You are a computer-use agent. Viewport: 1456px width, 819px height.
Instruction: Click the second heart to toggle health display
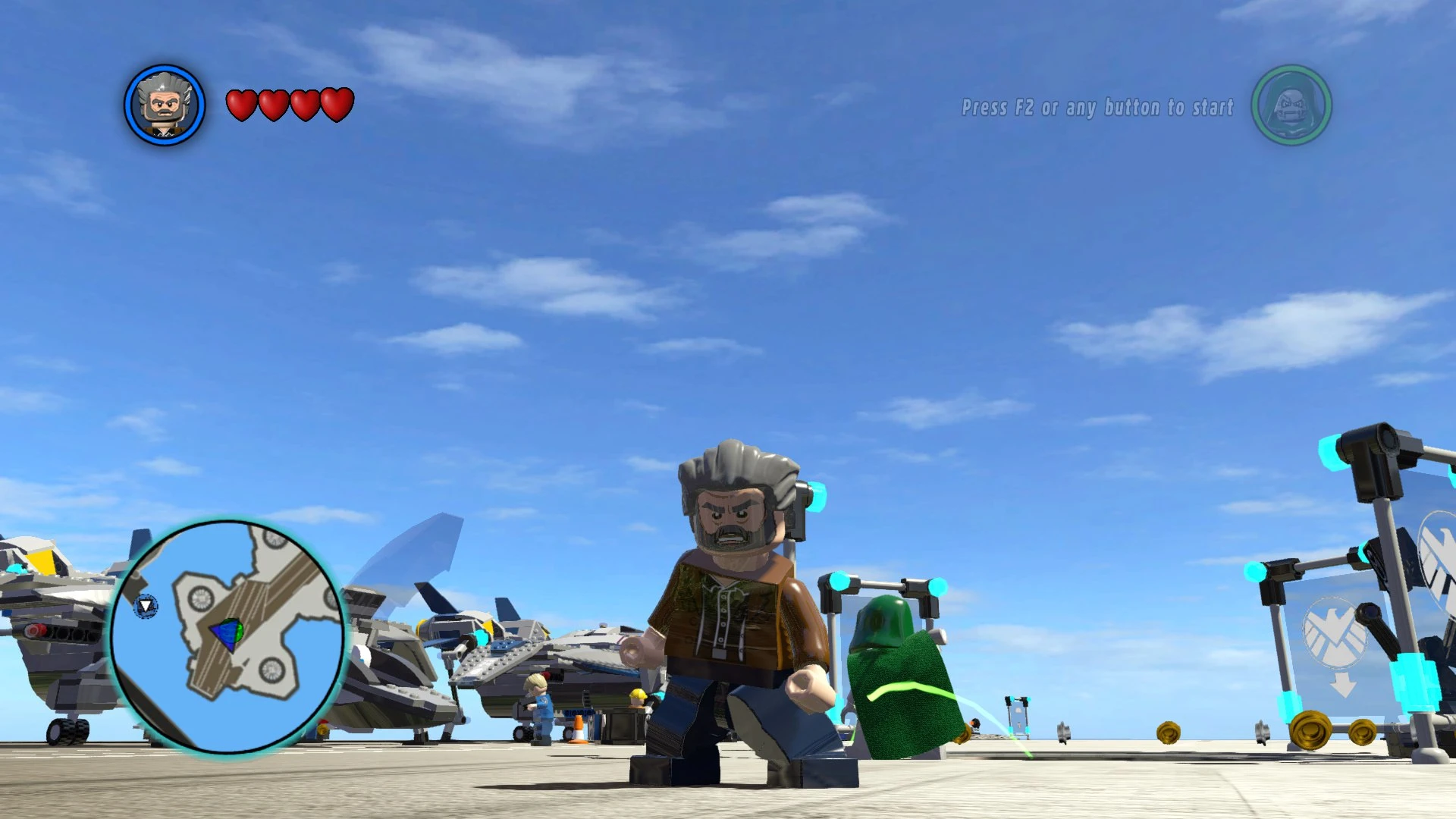tap(272, 105)
